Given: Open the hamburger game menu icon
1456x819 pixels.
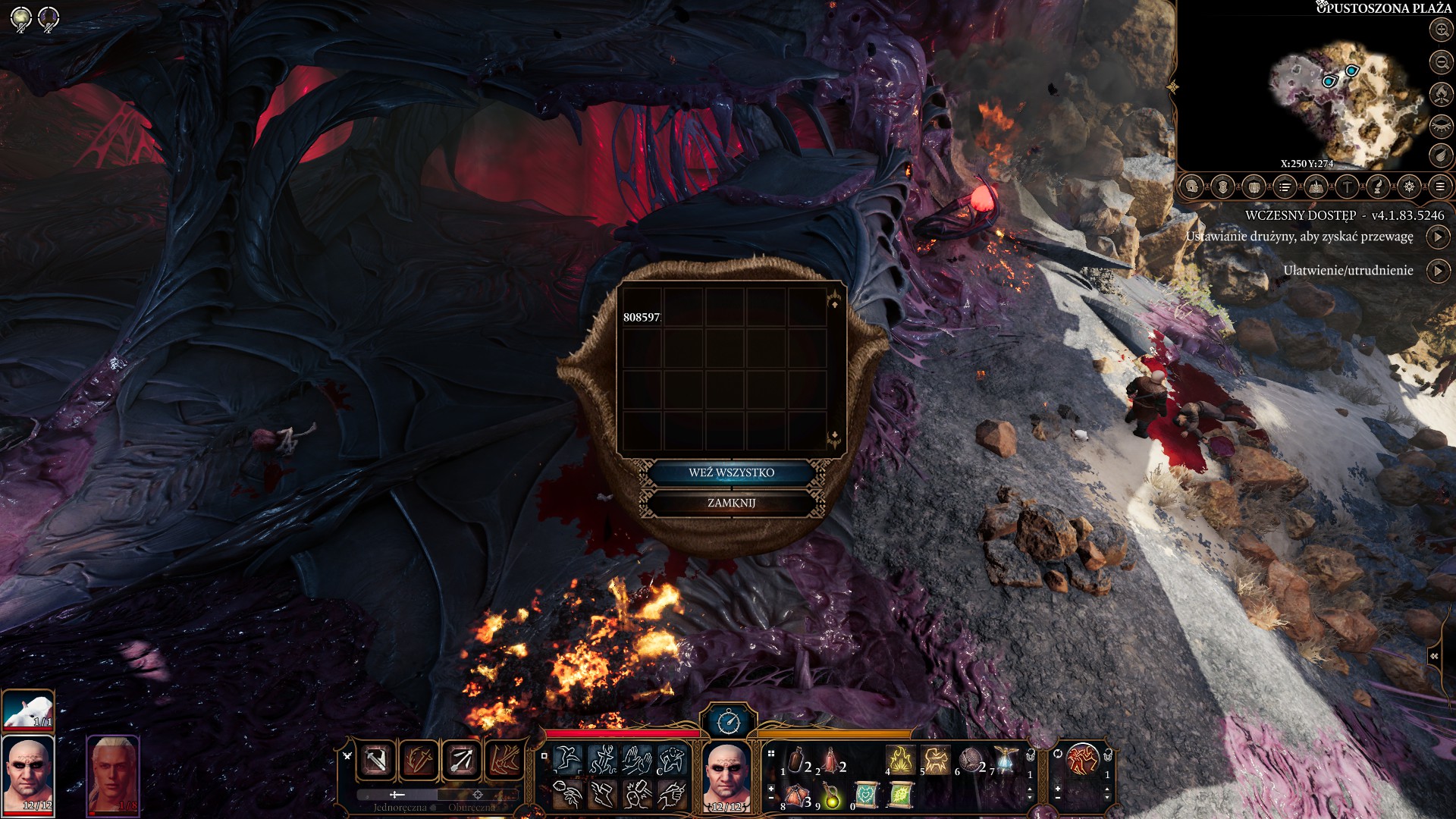Looking at the screenshot, I should coord(1440,187).
